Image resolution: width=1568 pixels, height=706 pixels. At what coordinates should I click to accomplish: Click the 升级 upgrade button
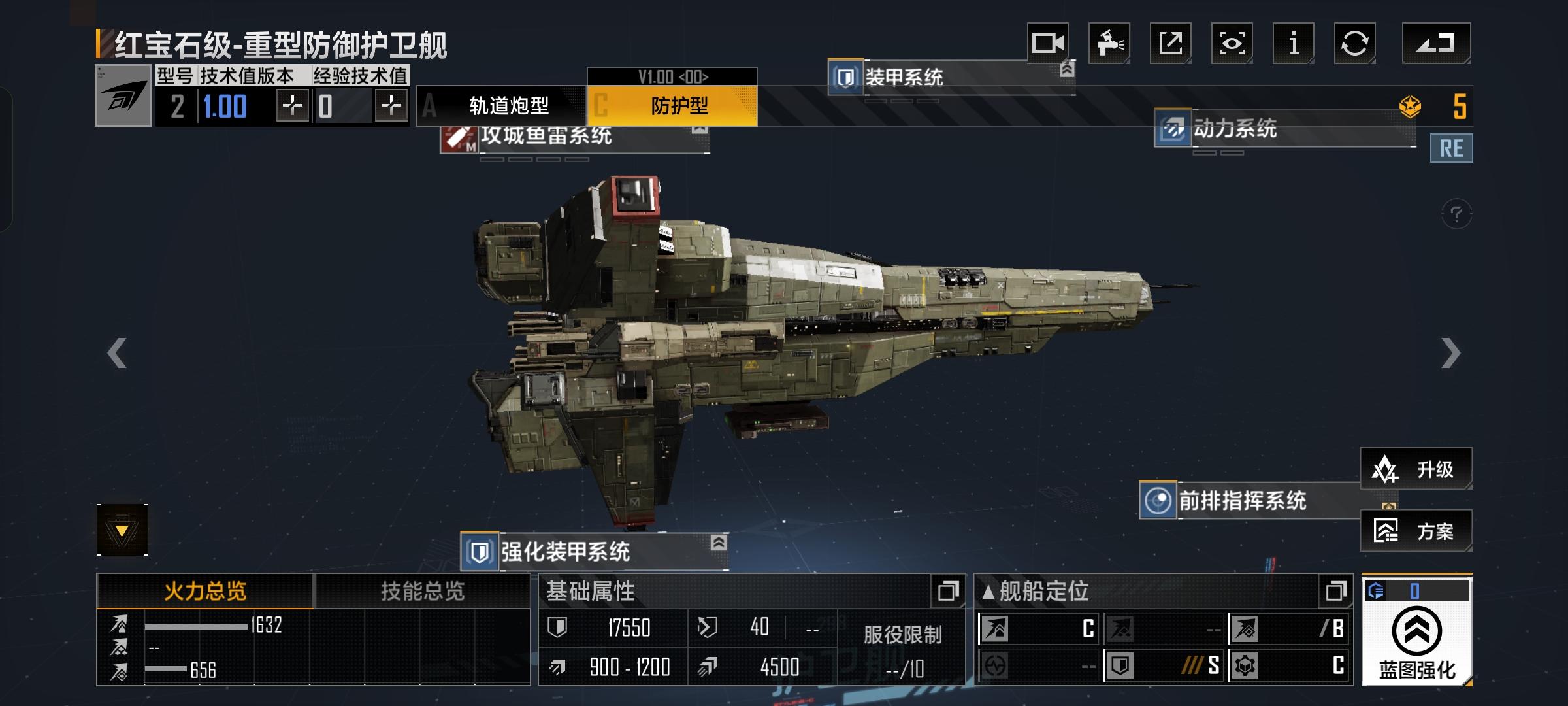click(x=1416, y=469)
